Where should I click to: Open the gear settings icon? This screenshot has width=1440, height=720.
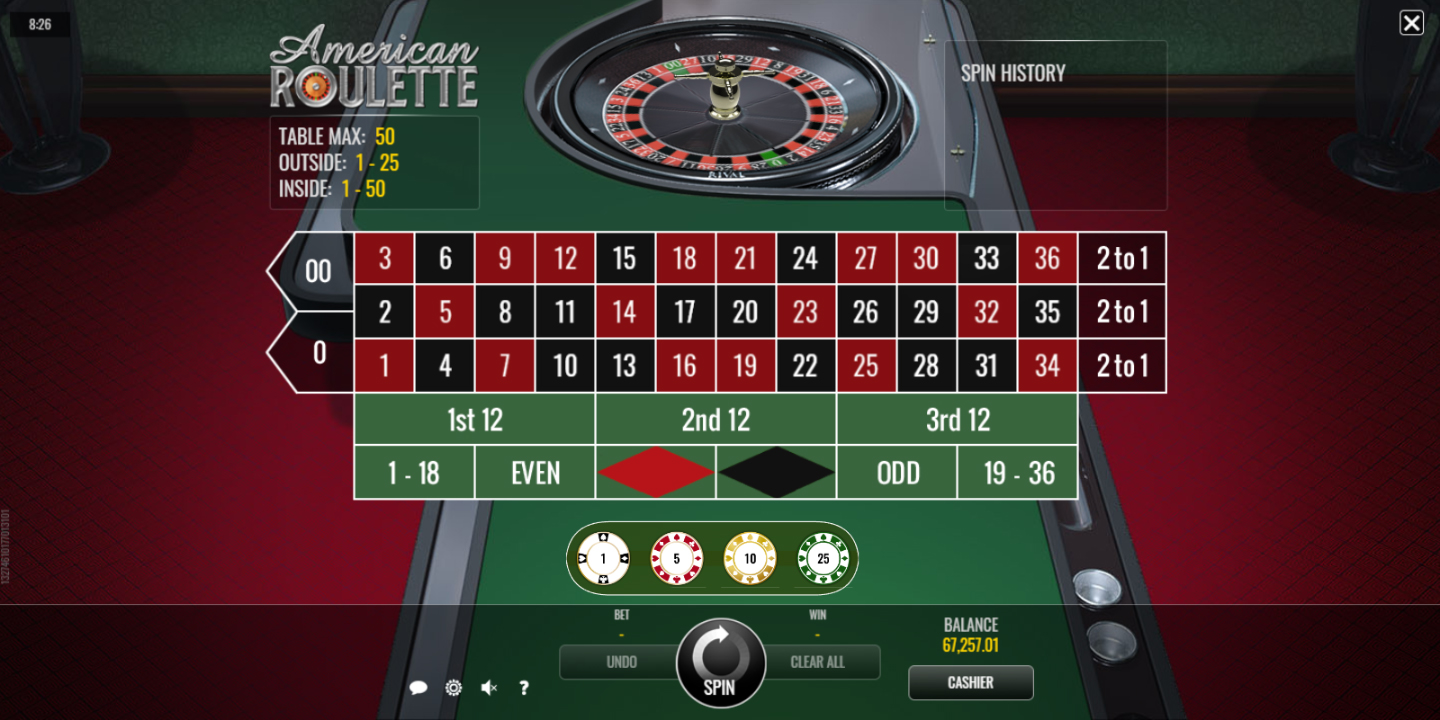click(x=453, y=688)
